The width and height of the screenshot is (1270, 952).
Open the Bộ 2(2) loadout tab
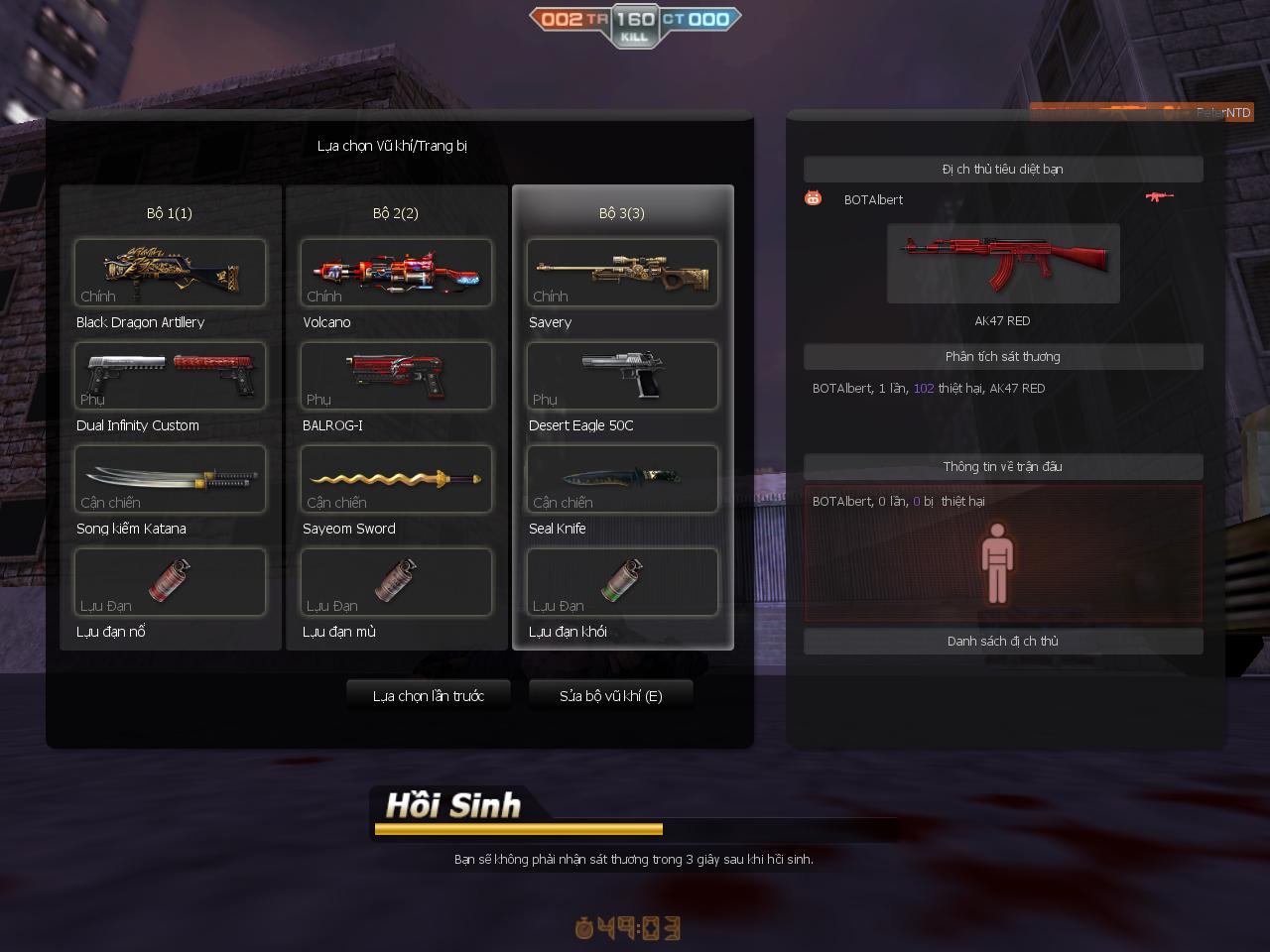click(396, 212)
